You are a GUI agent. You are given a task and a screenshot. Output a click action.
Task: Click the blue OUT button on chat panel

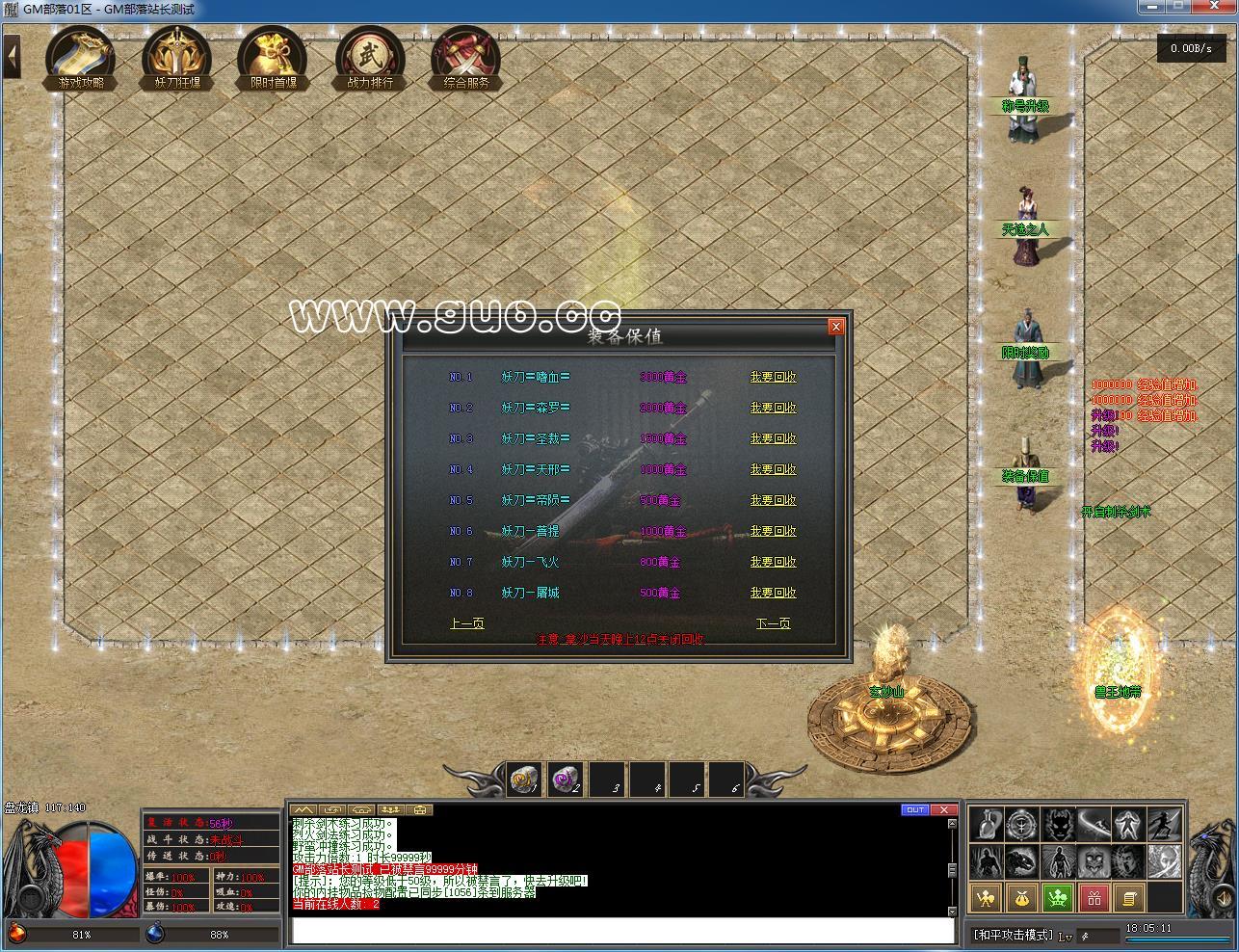point(914,809)
